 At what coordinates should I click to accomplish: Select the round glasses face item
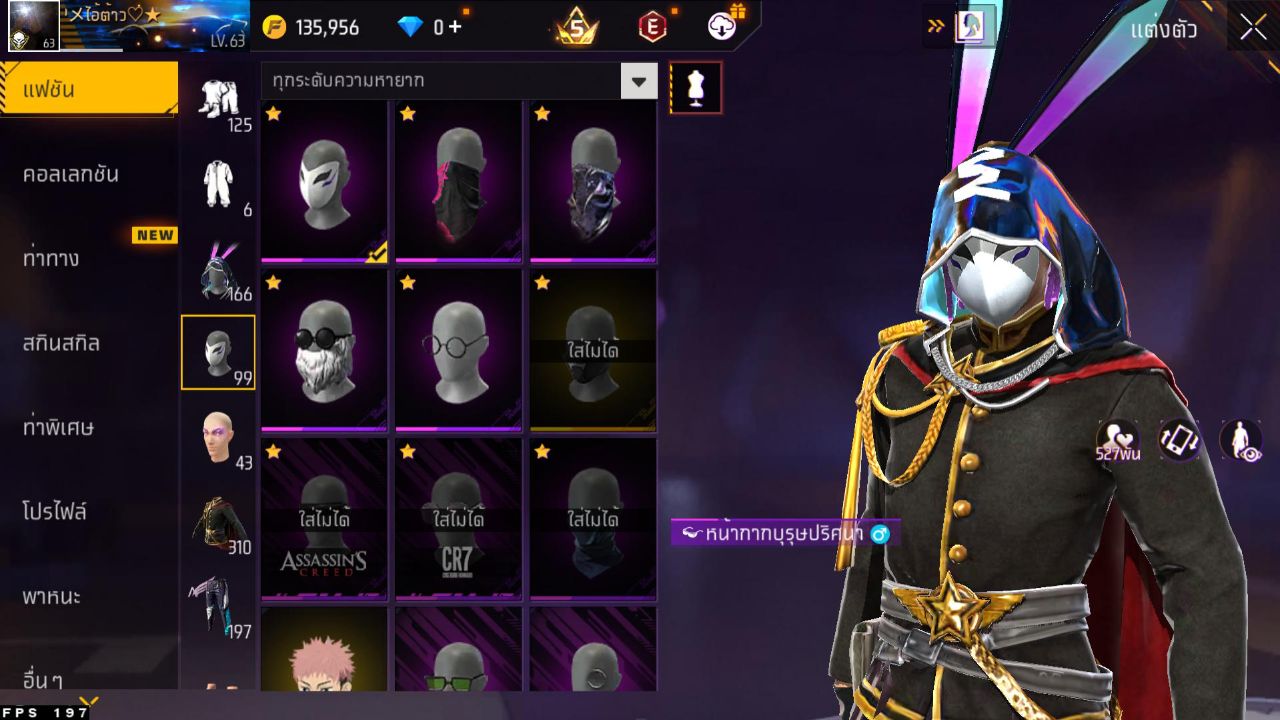click(458, 350)
